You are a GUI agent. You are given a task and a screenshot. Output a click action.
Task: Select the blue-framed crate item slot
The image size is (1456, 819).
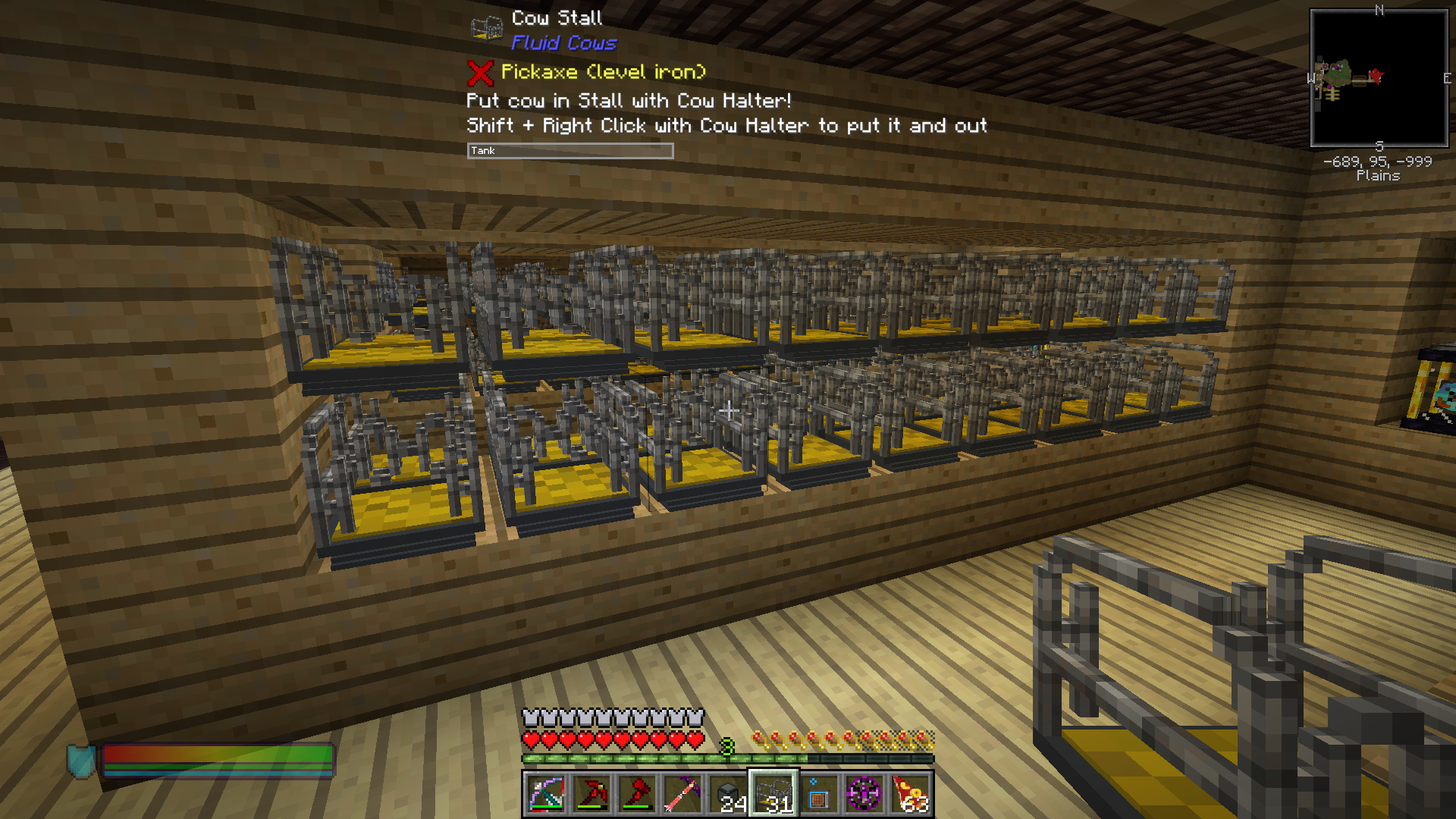(x=819, y=794)
